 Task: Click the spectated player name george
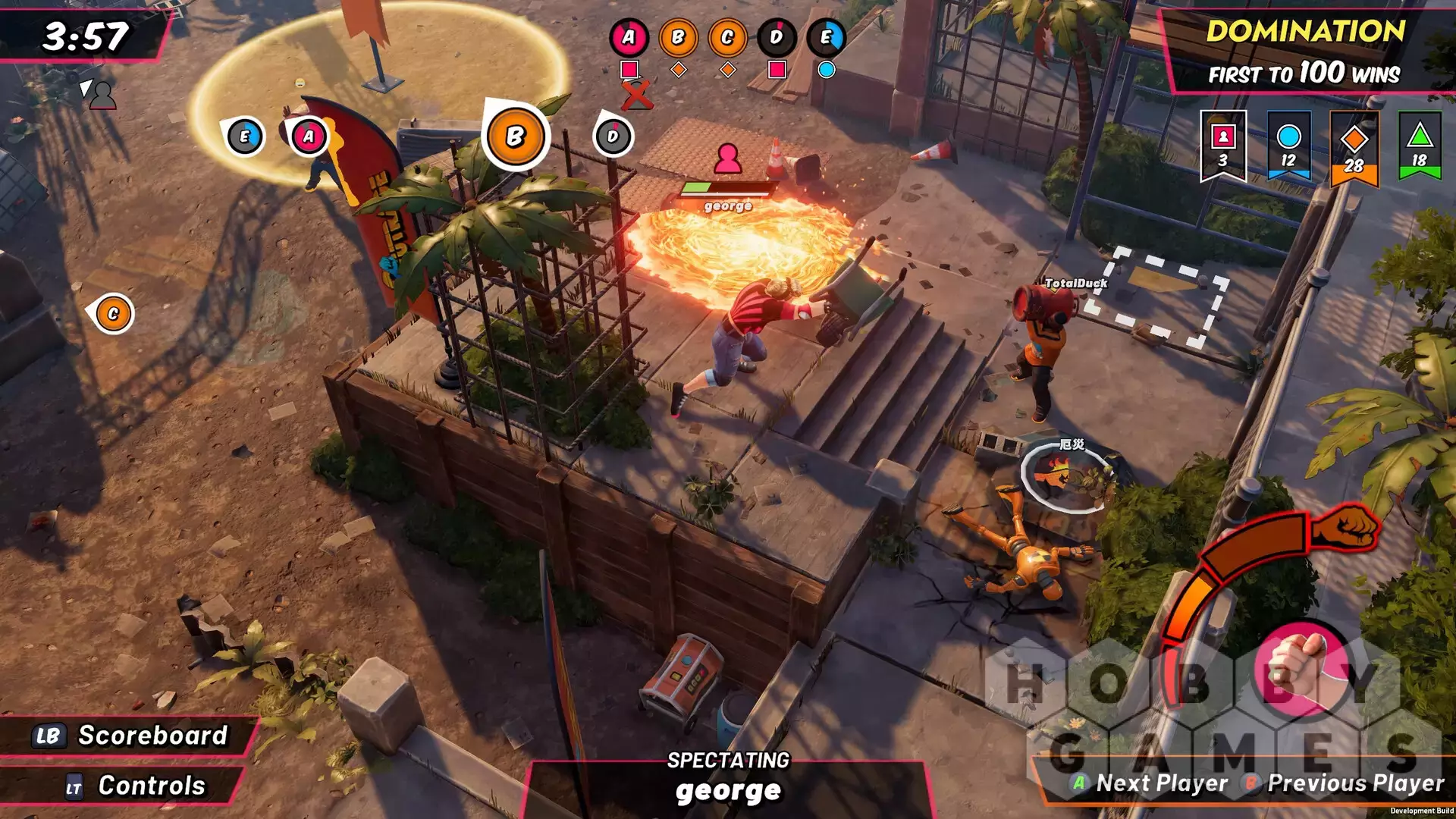[728, 791]
